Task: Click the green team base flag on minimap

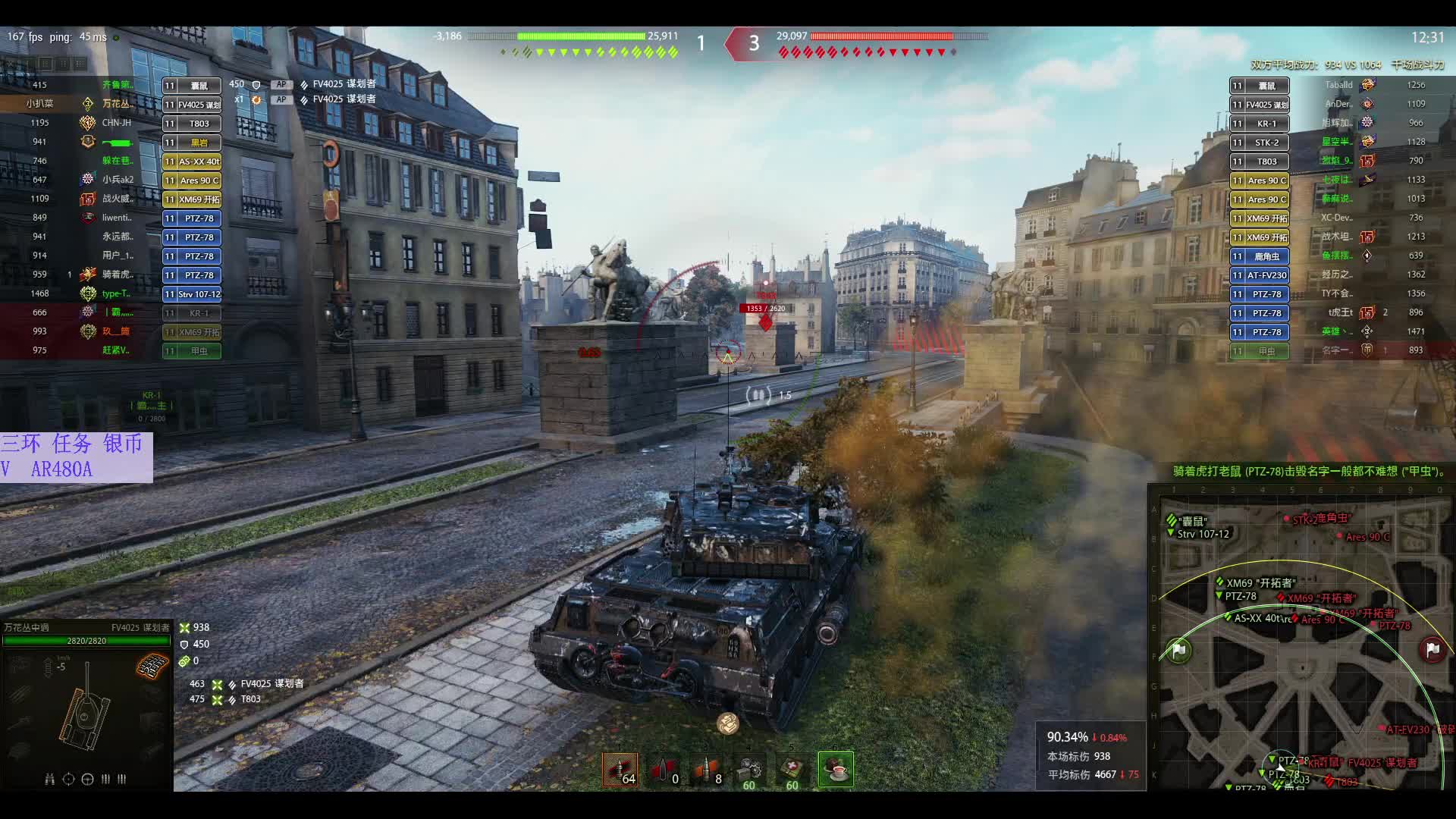Action: (1178, 651)
